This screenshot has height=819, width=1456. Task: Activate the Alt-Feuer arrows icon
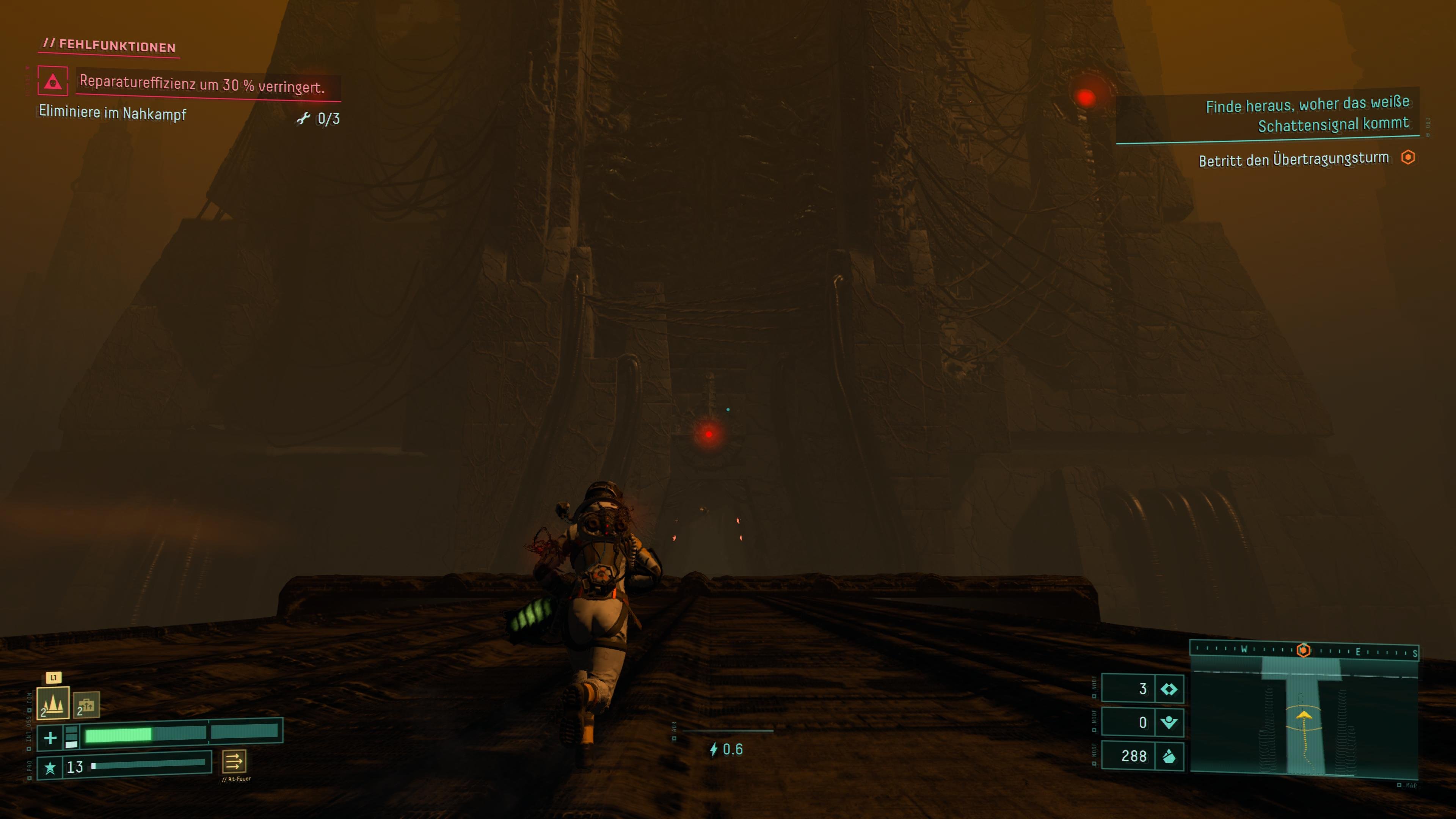(234, 761)
